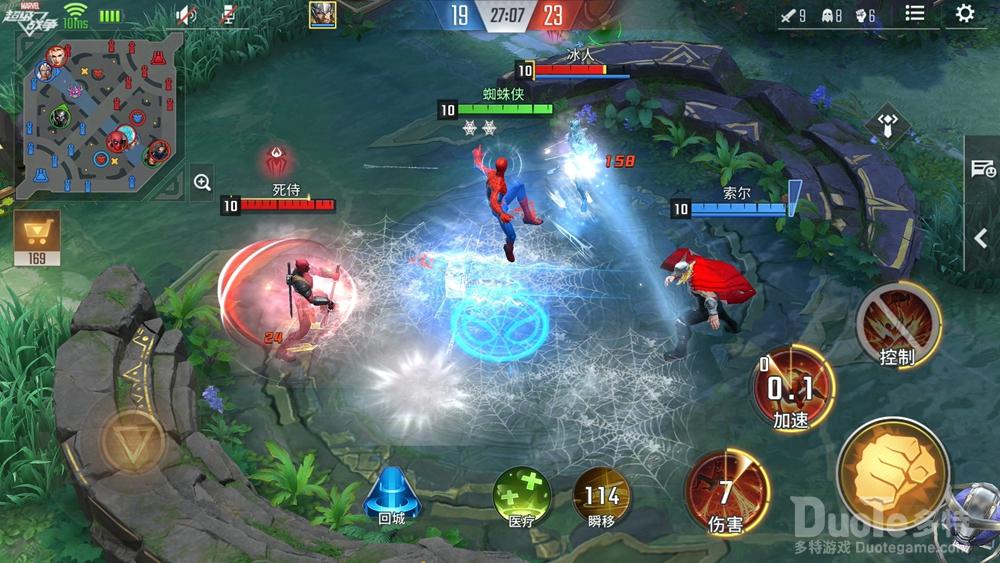Click the minimap magnifier zoom button

coord(202,182)
